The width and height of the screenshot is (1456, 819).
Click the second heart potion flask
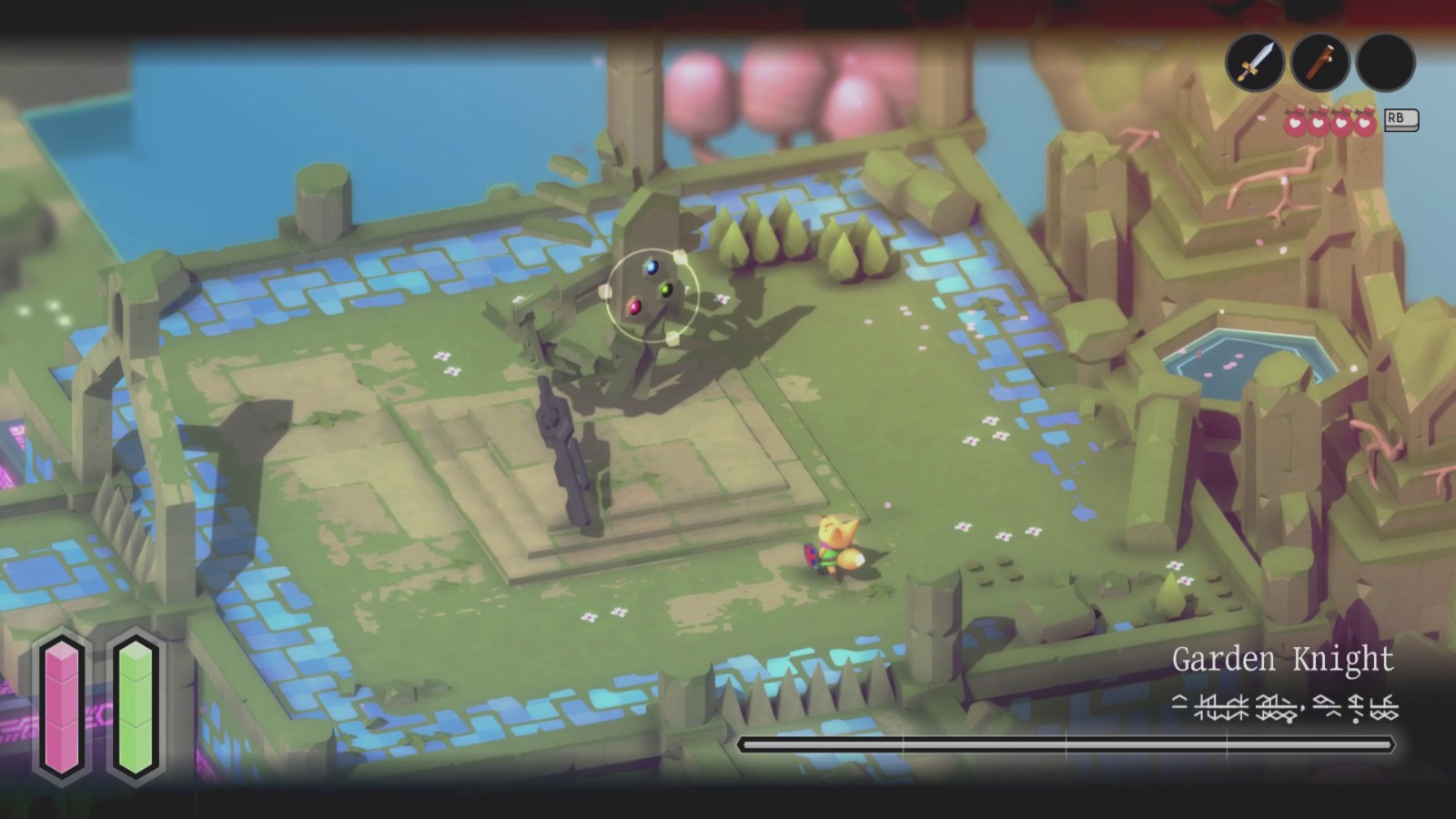(x=1317, y=124)
